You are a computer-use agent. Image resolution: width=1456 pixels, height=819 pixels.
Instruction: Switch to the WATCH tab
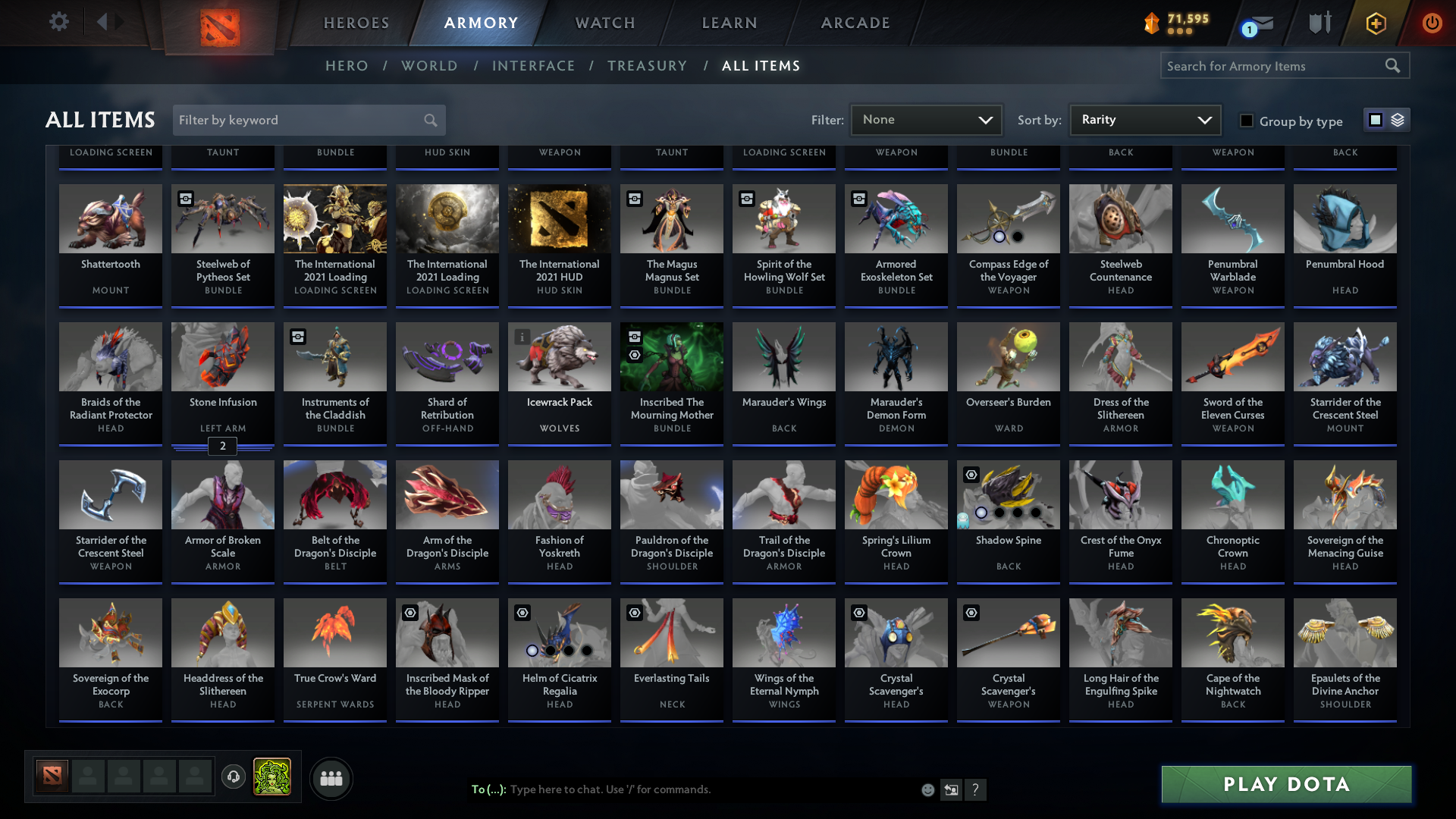pyautogui.click(x=604, y=23)
